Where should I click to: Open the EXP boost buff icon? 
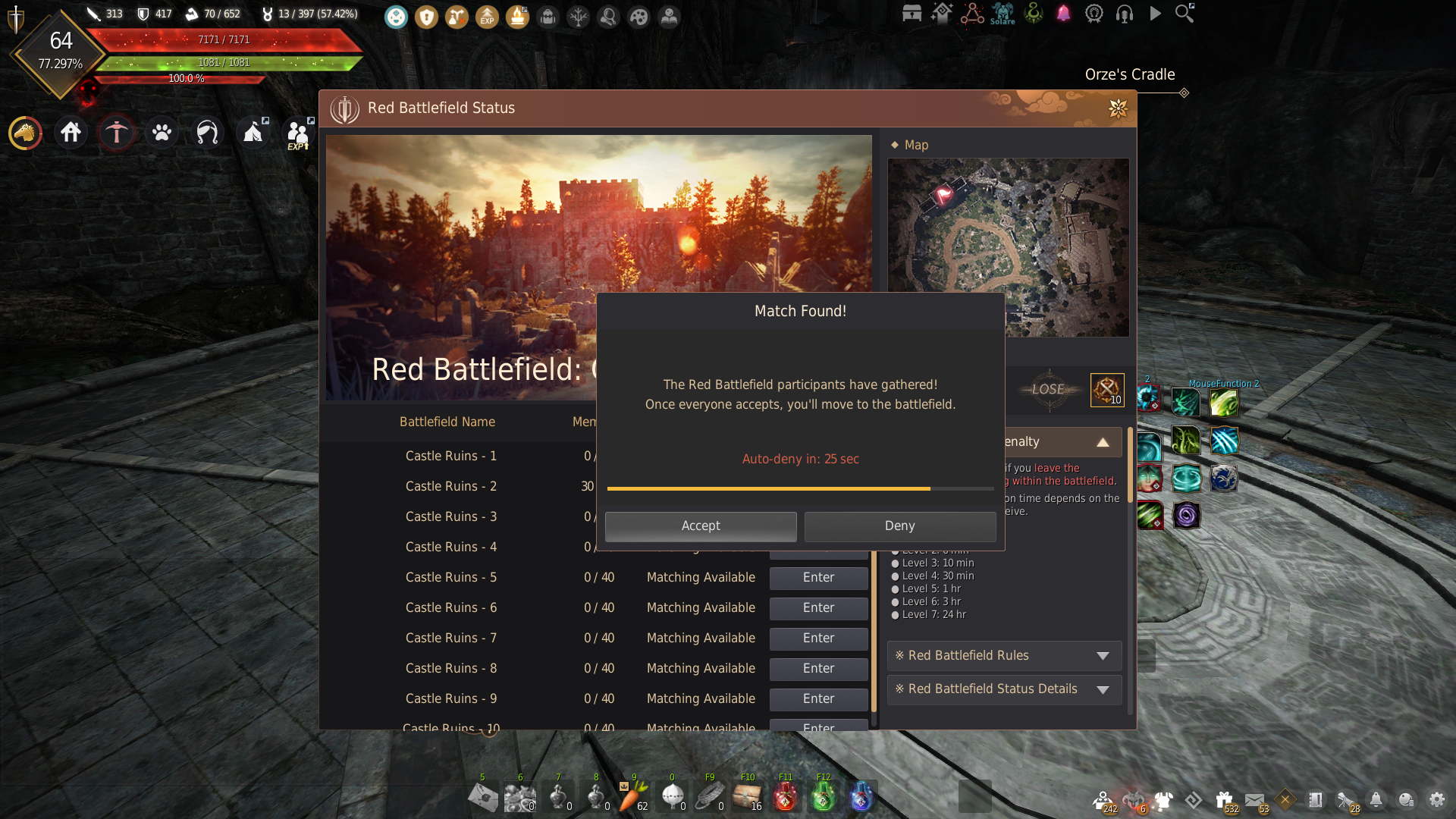point(488,17)
